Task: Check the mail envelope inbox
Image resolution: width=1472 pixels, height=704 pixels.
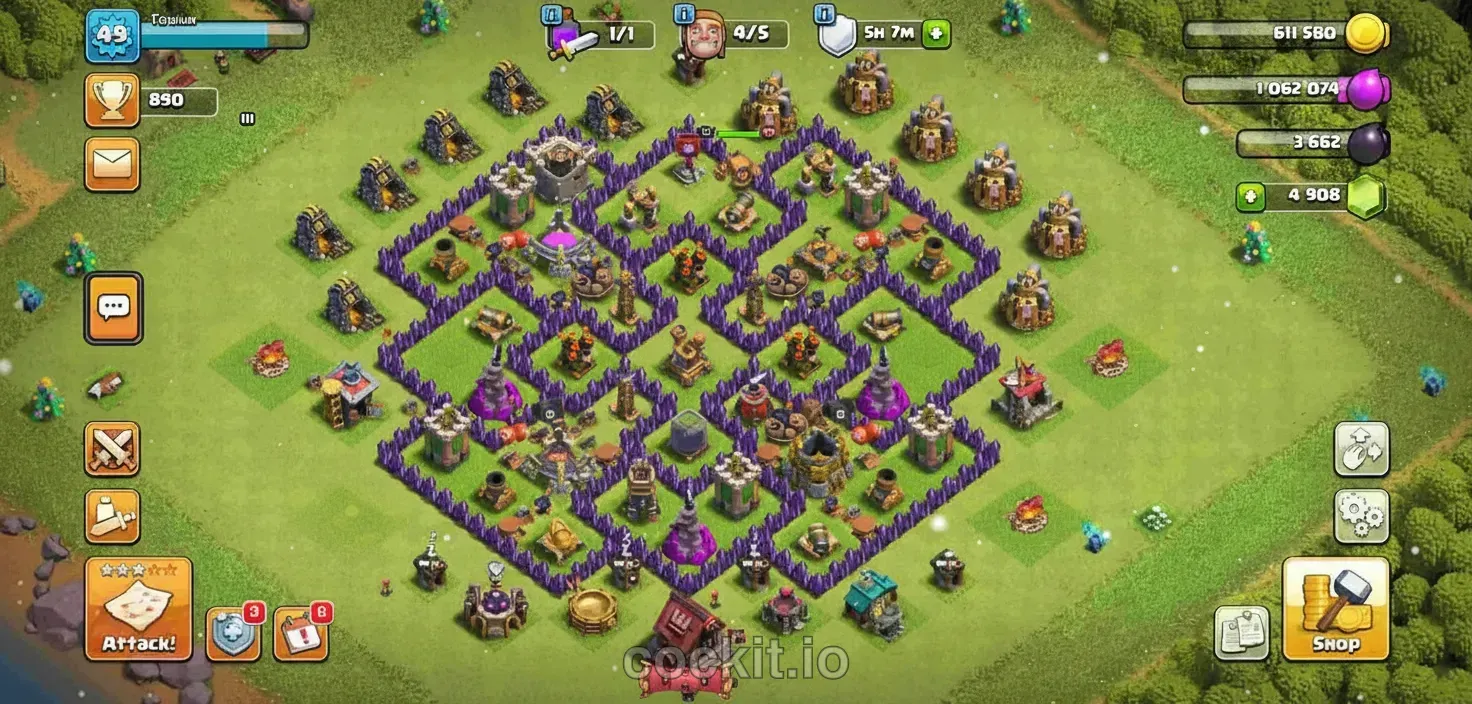Action: pos(112,163)
